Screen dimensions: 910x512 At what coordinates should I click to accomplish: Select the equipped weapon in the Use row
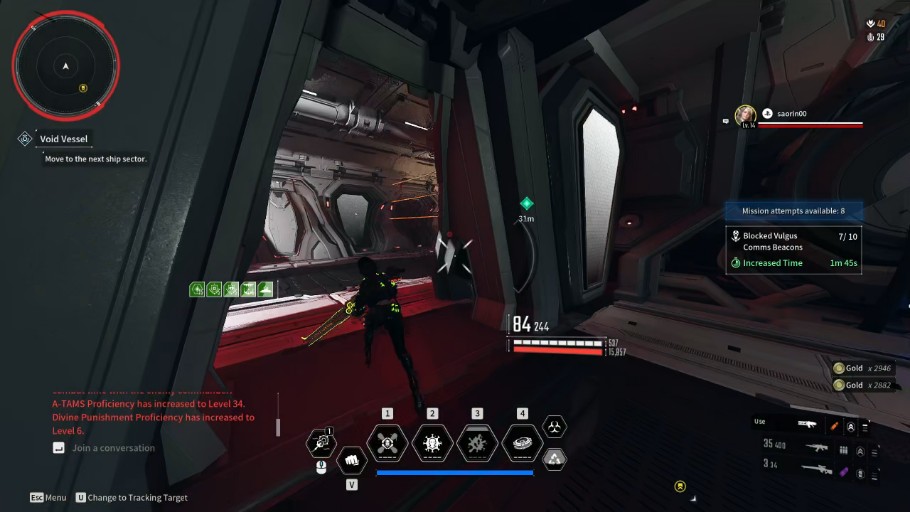coord(807,423)
